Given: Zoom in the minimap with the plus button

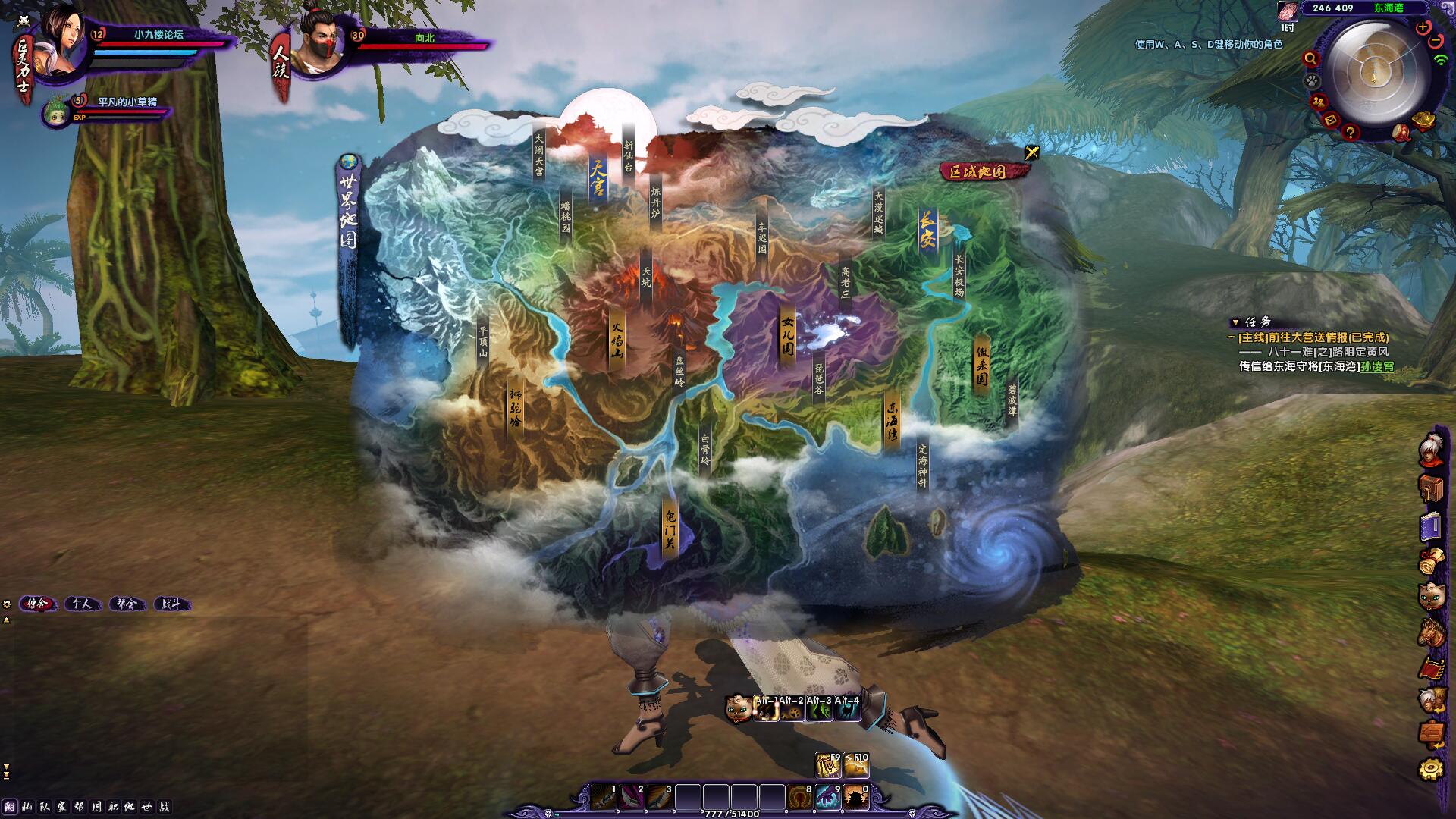Looking at the screenshot, I should point(1423,27).
